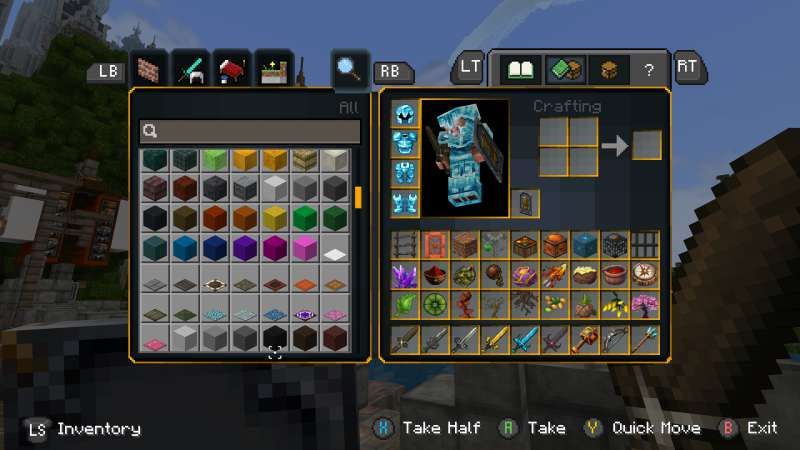Open the recipe book tab

pos(522,69)
